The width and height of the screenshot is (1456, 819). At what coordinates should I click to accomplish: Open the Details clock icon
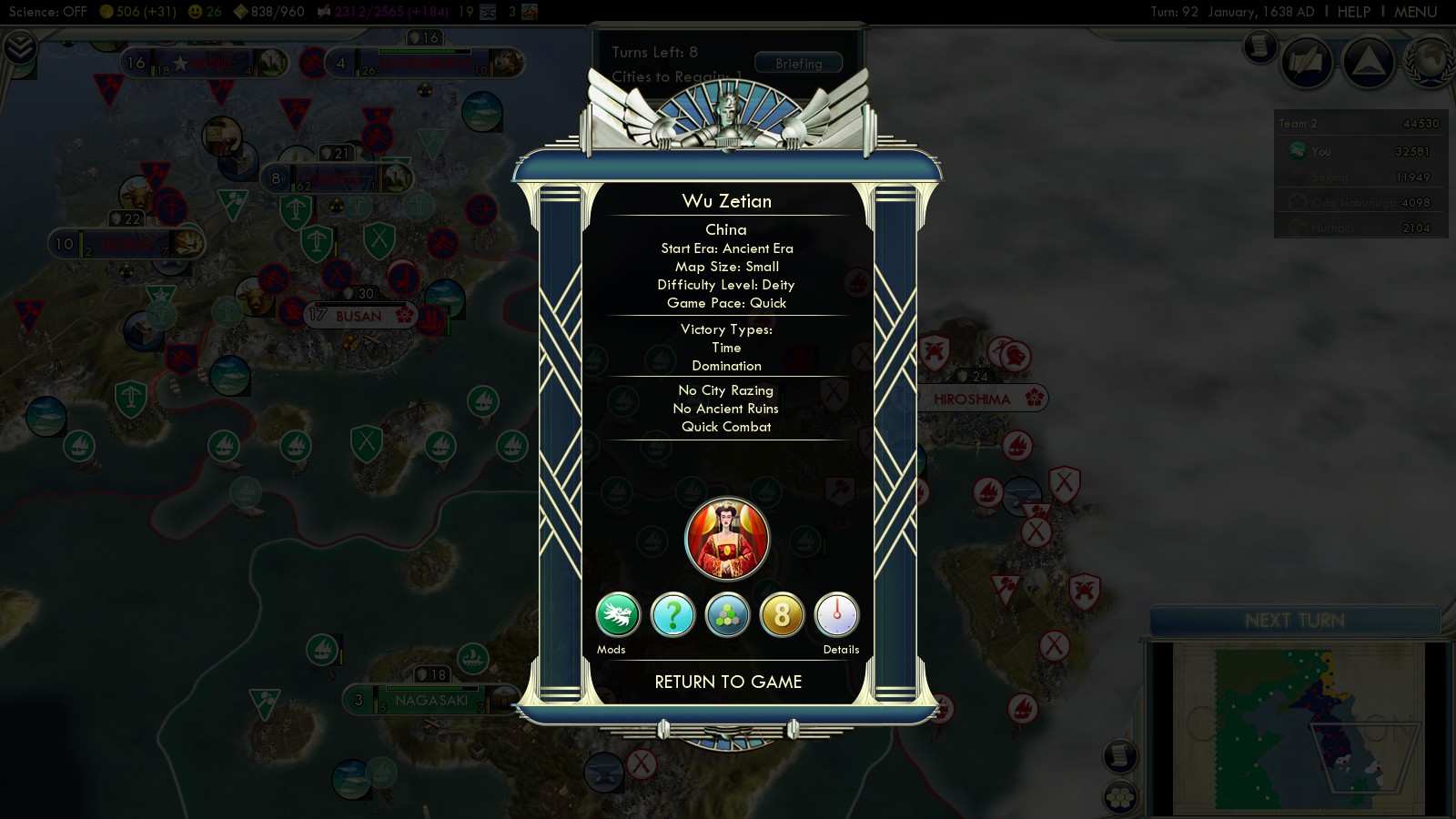(x=836, y=615)
